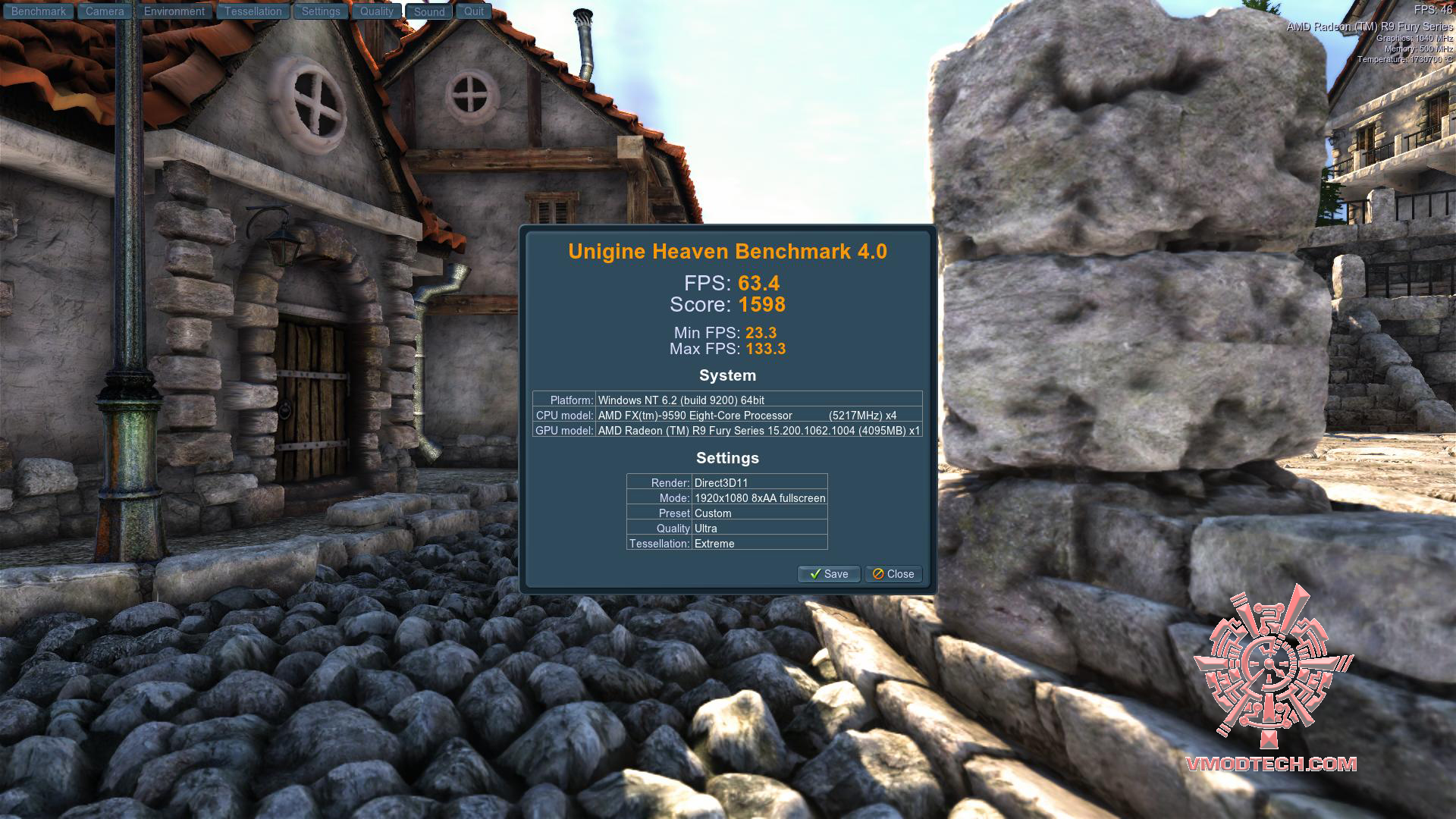Open the Camera menu

104,11
